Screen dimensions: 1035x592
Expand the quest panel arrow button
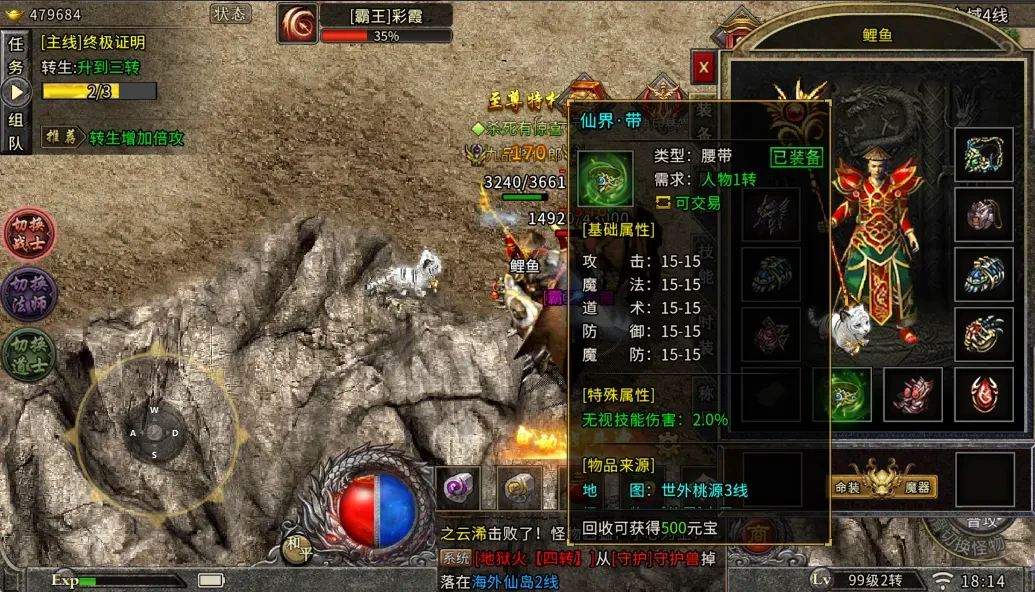[x=16, y=93]
